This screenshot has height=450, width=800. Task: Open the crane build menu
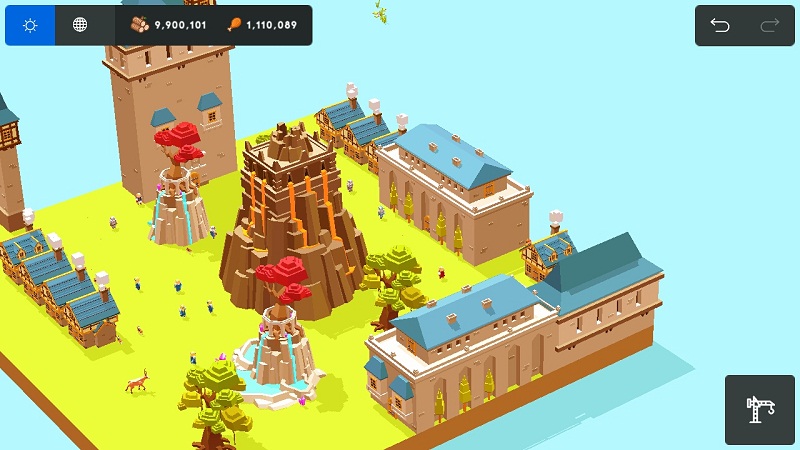[x=760, y=409]
